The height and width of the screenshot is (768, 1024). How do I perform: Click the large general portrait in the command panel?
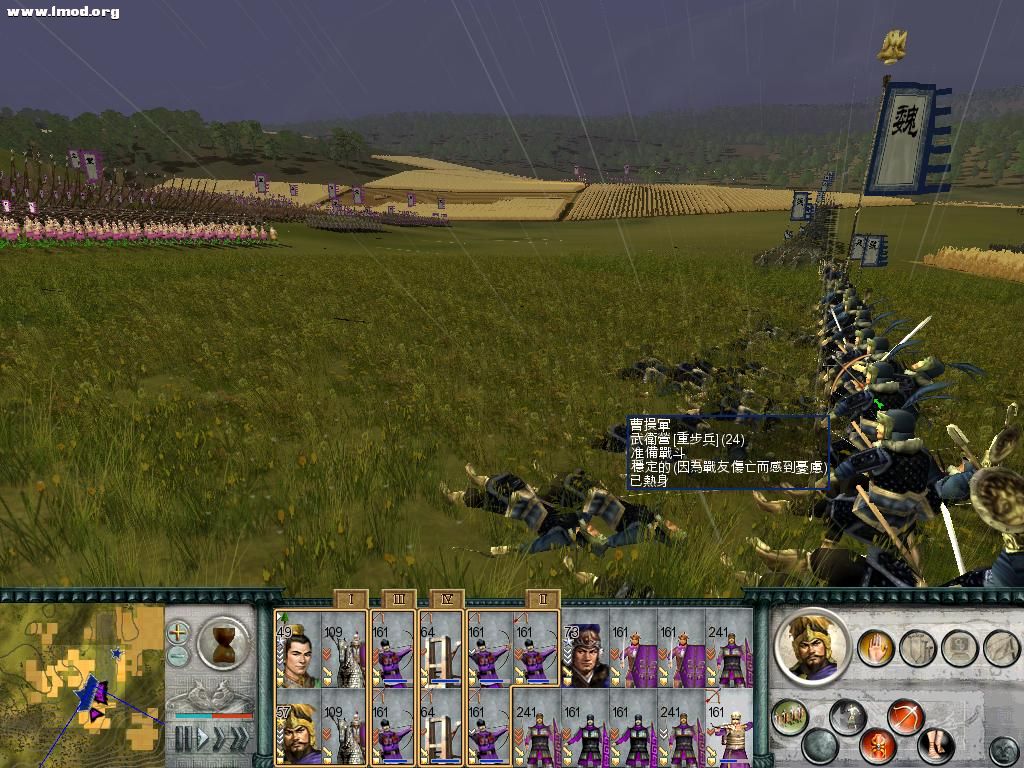point(811,646)
